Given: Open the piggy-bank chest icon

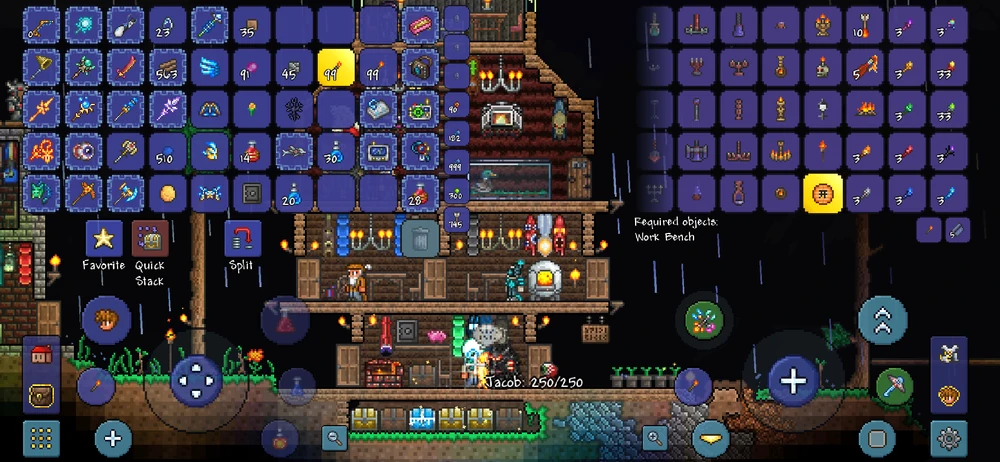Looking at the screenshot, I should click(x=41, y=395).
